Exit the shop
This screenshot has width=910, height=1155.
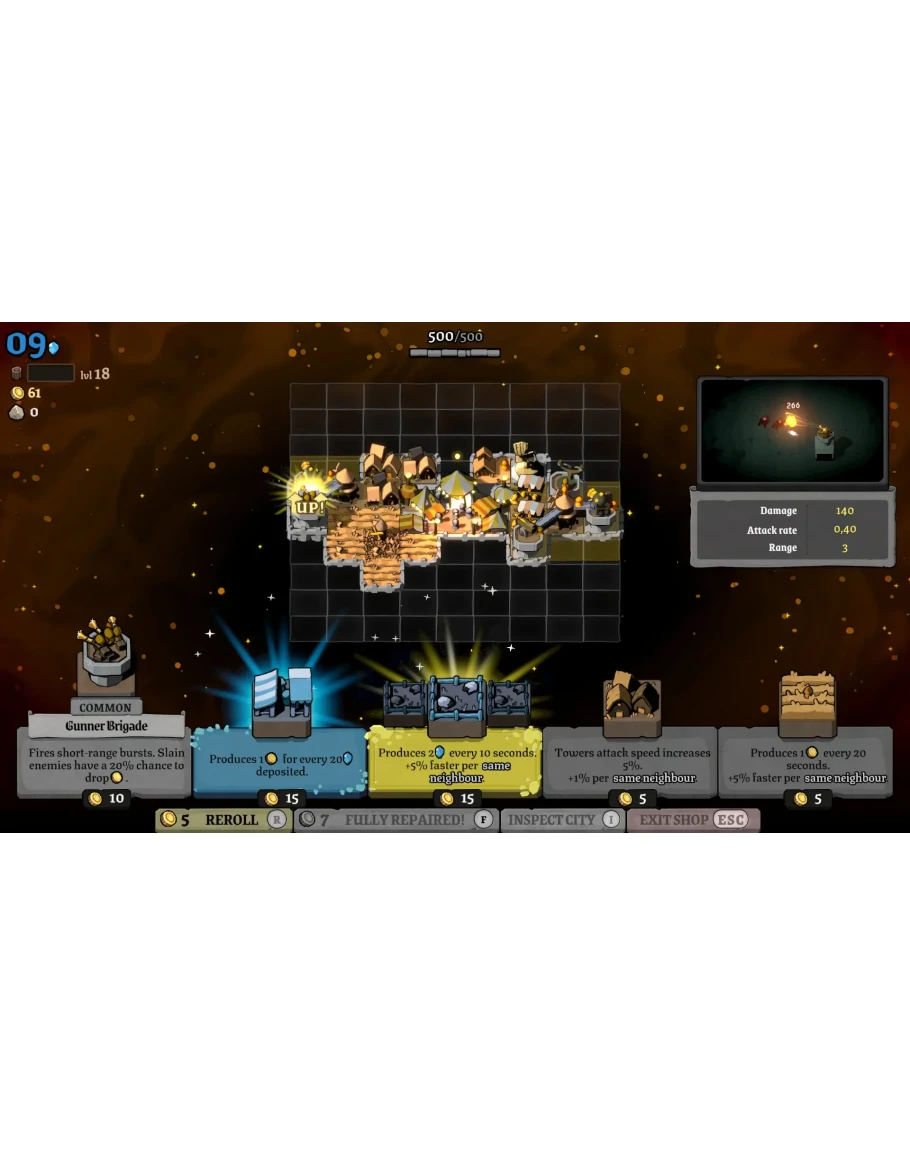692,820
